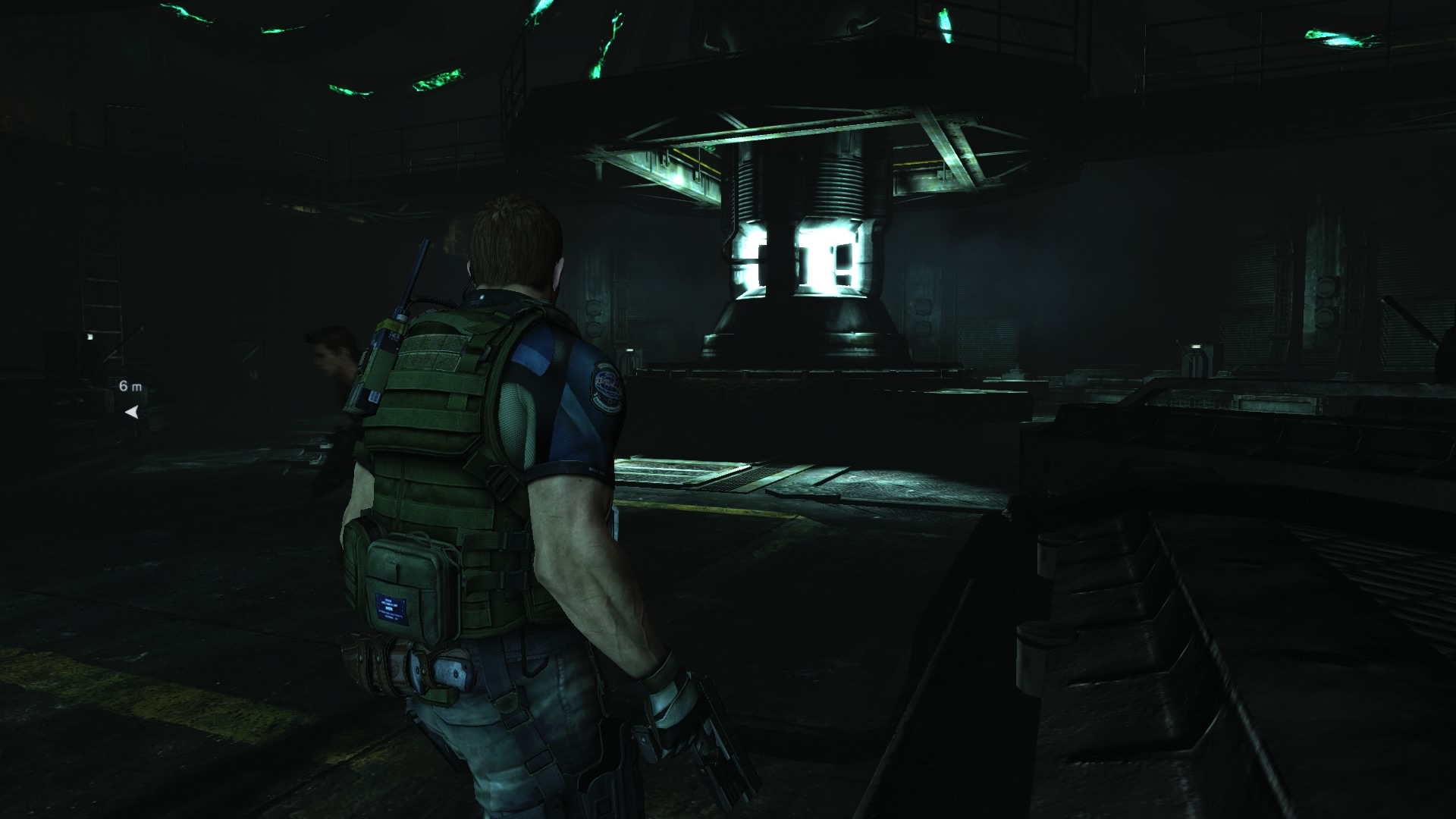The width and height of the screenshot is (1456, 819).
Task: Click the partner direction arrow marker
Action: pyautogui.click(x=132, y=412)
